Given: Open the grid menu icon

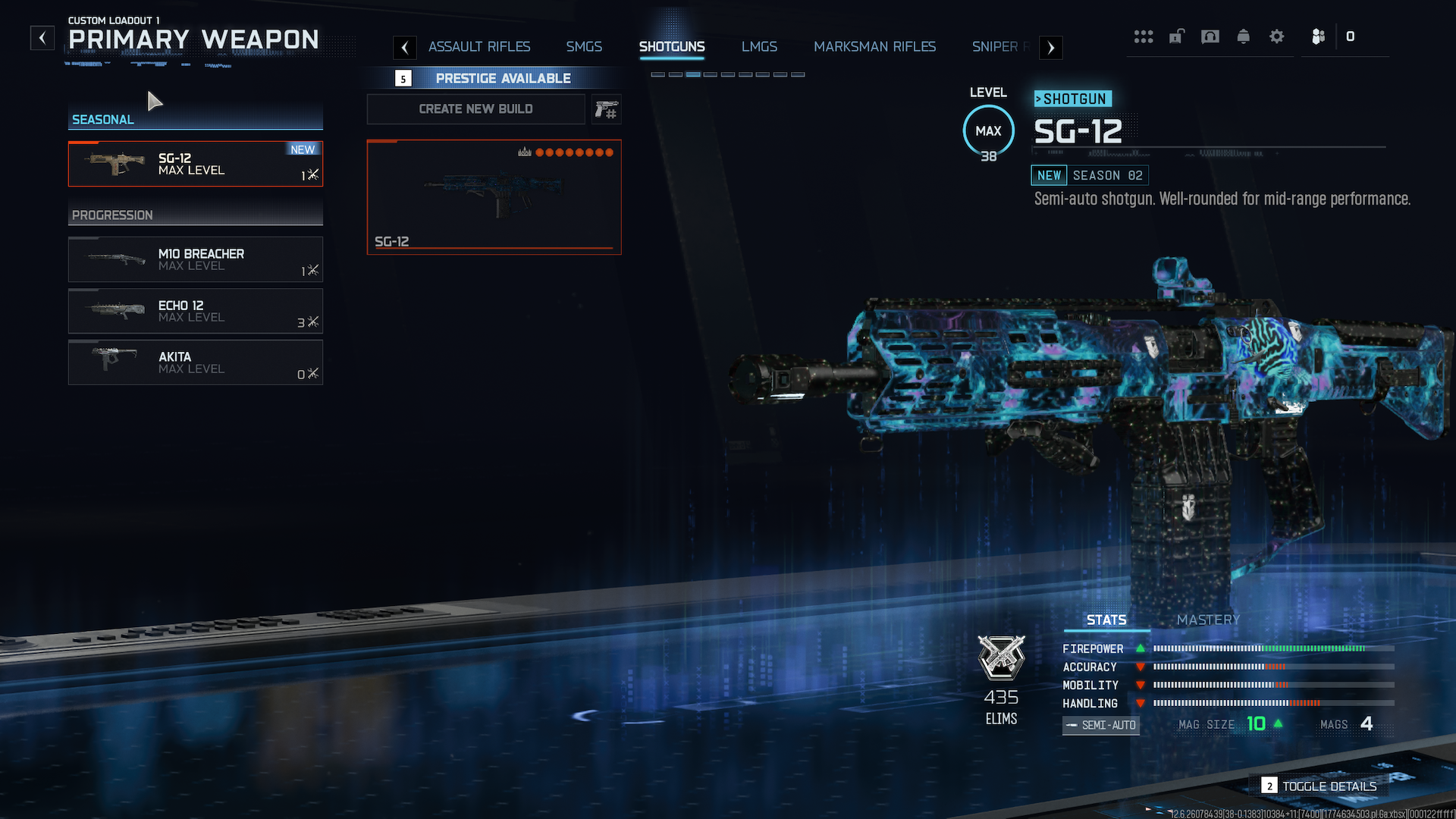Looking at the screenshot, I should click(1143, 36).
